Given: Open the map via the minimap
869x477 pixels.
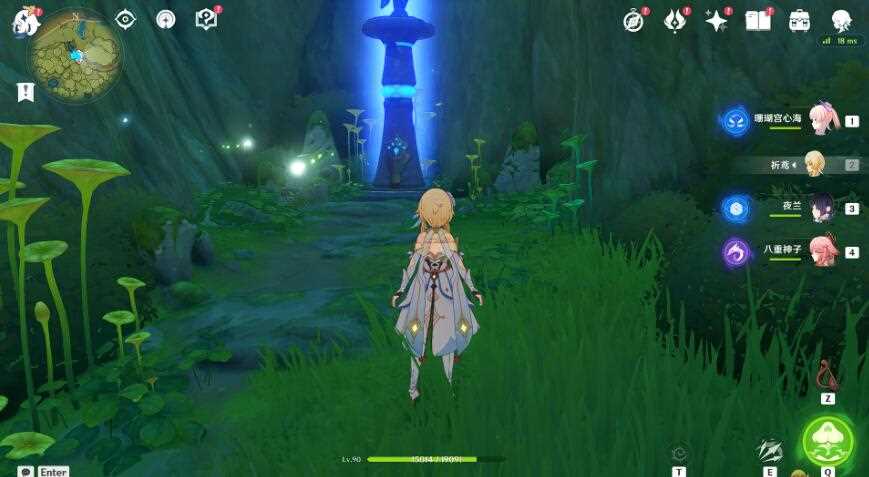Looking at the screenshot, I should coord(75,55).
